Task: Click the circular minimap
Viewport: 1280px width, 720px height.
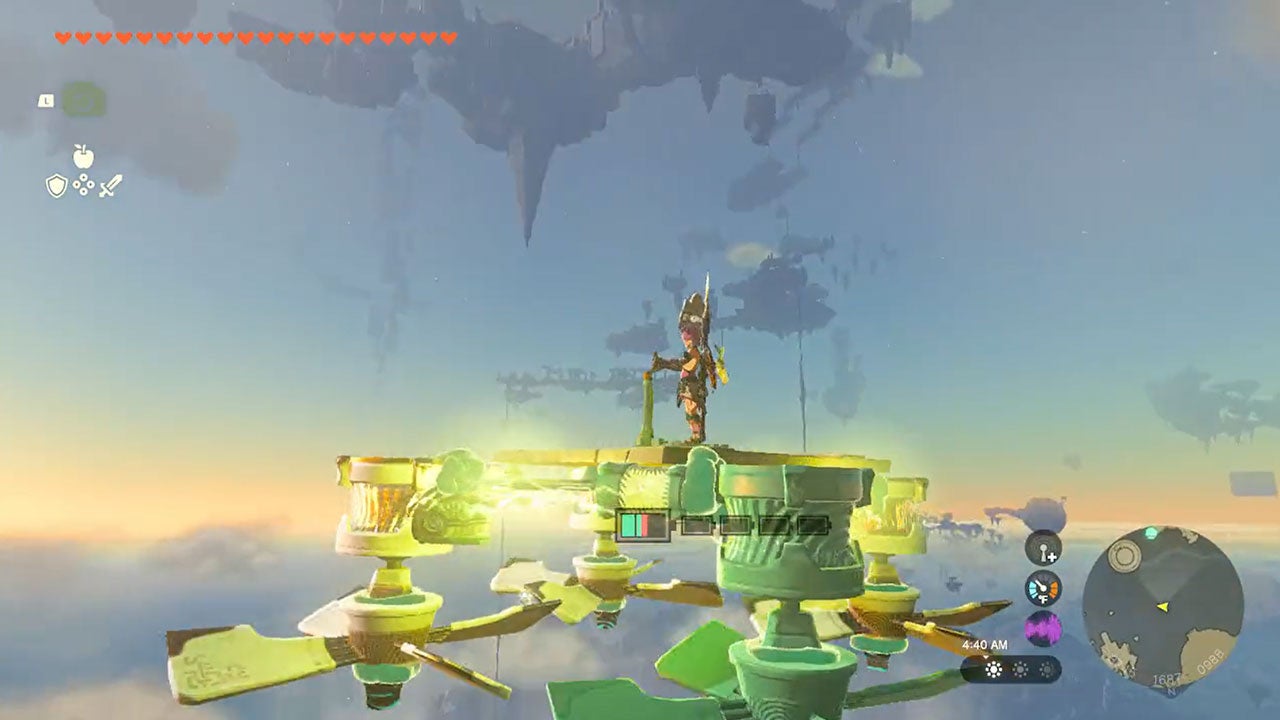Action: [1162, 606]
